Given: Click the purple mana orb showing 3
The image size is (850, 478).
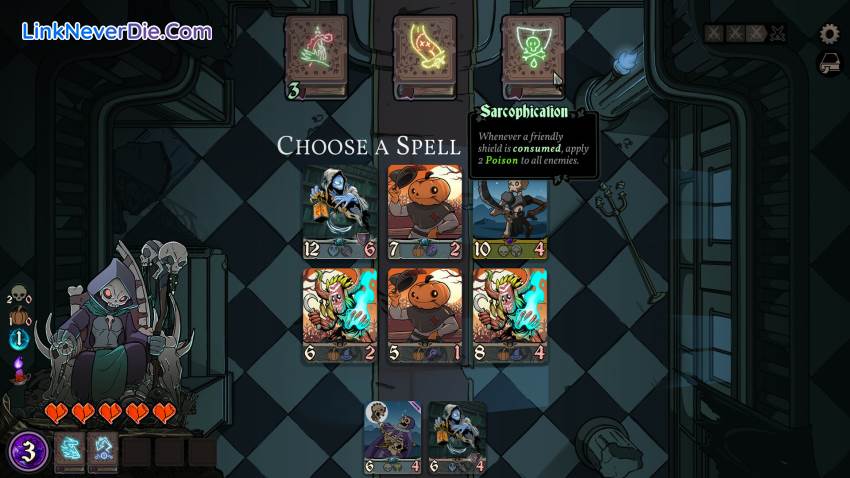Looking at the screenshot, I should 29,452.
